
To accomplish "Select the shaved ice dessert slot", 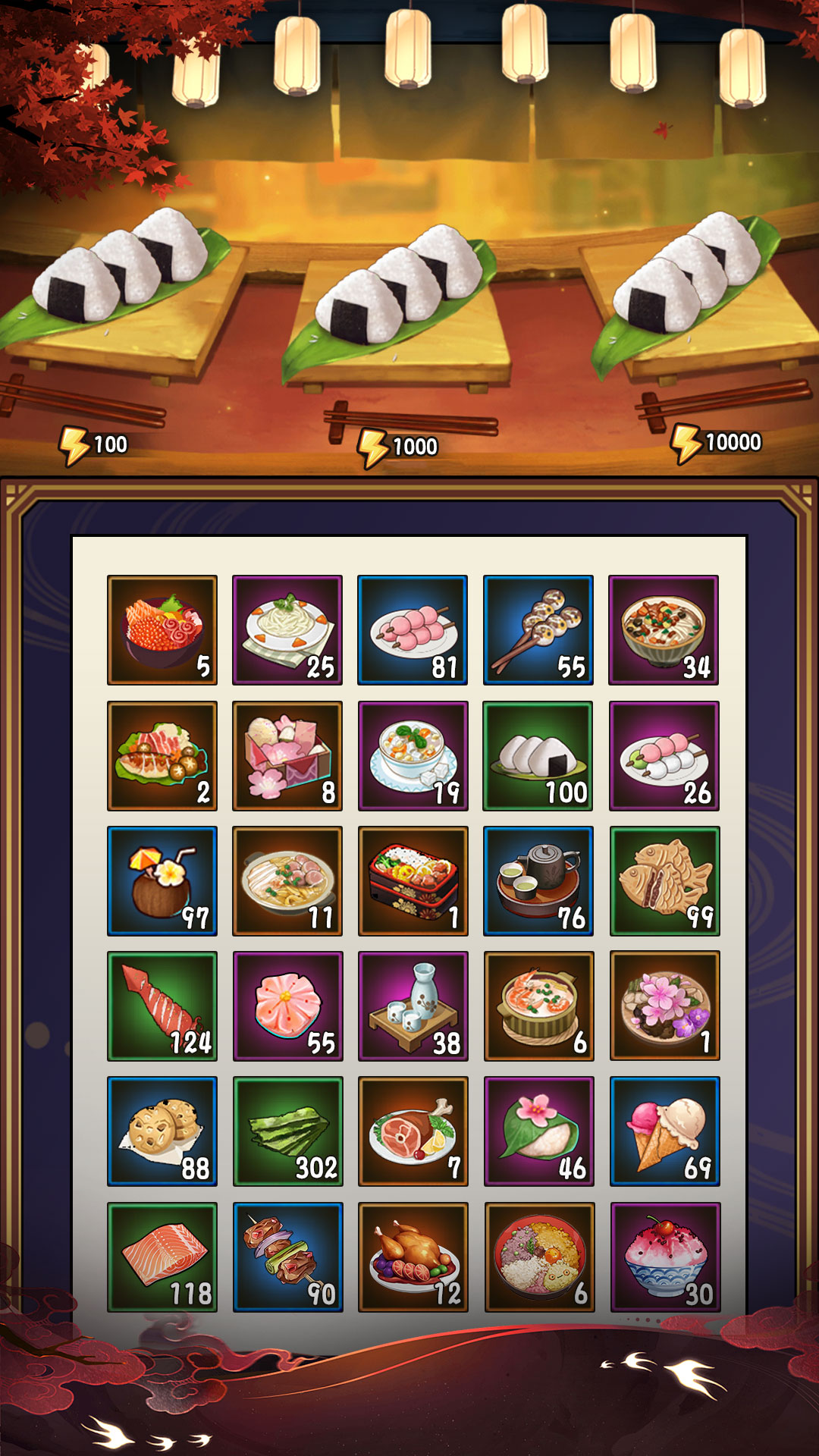I will point(664,1257).
